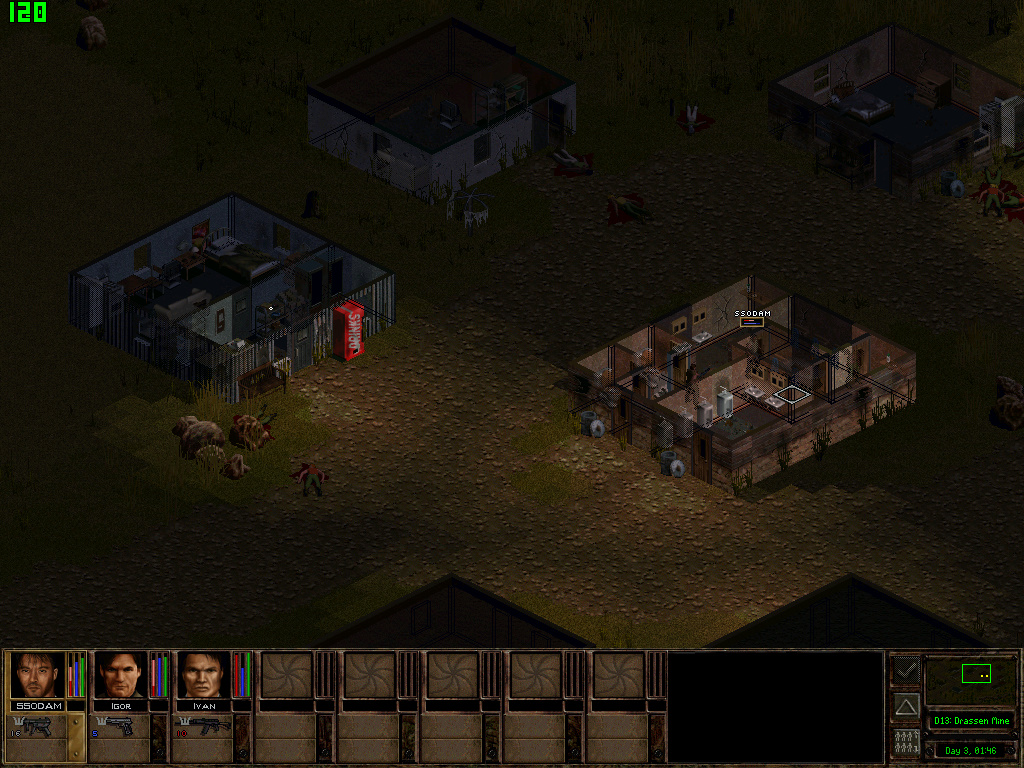Screen dimensions: 1024x768
Task: Click the checkmark end turn button
Action: 906,670
